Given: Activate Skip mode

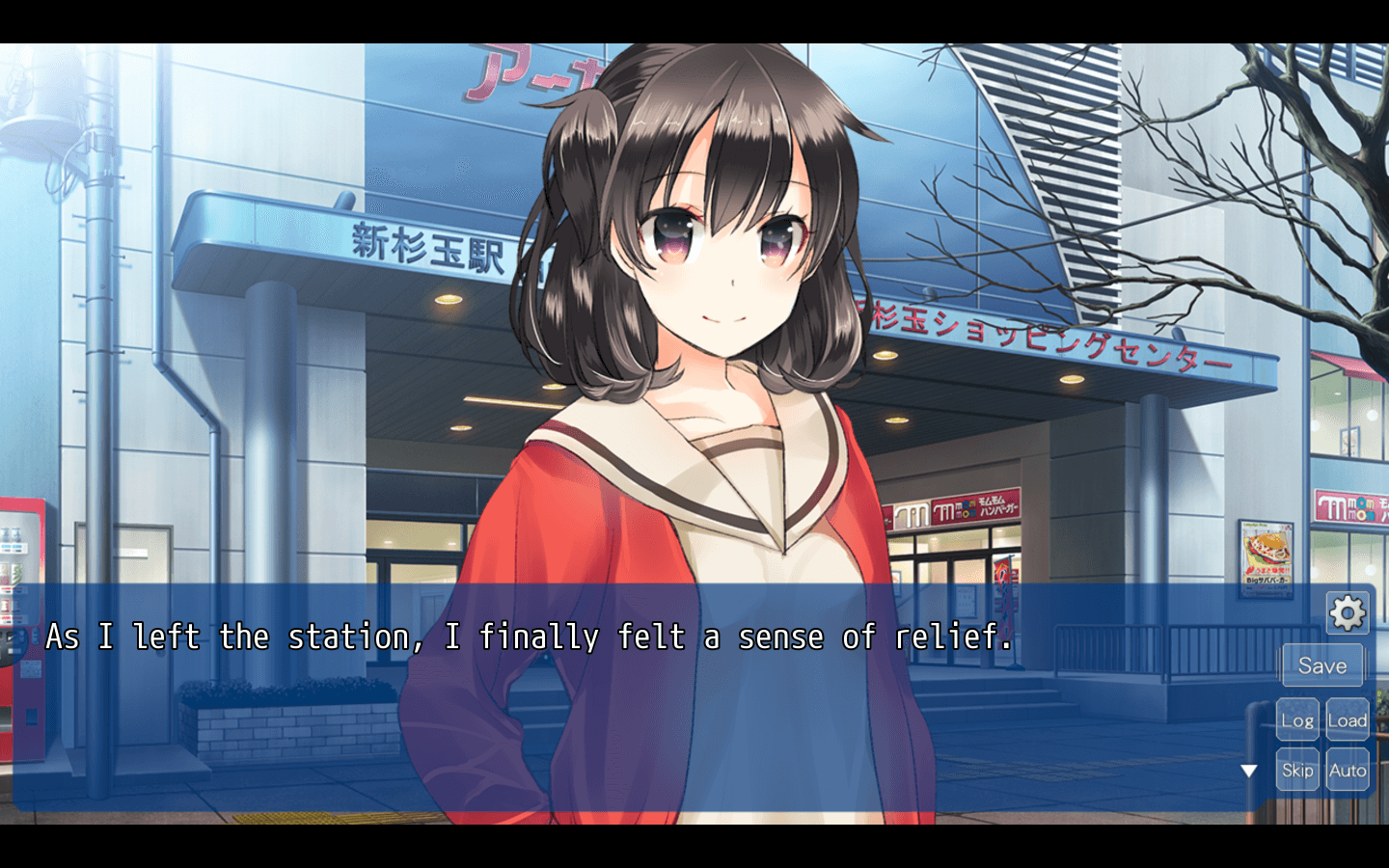Looking at the screenshot, I should tap(1297, 770).
